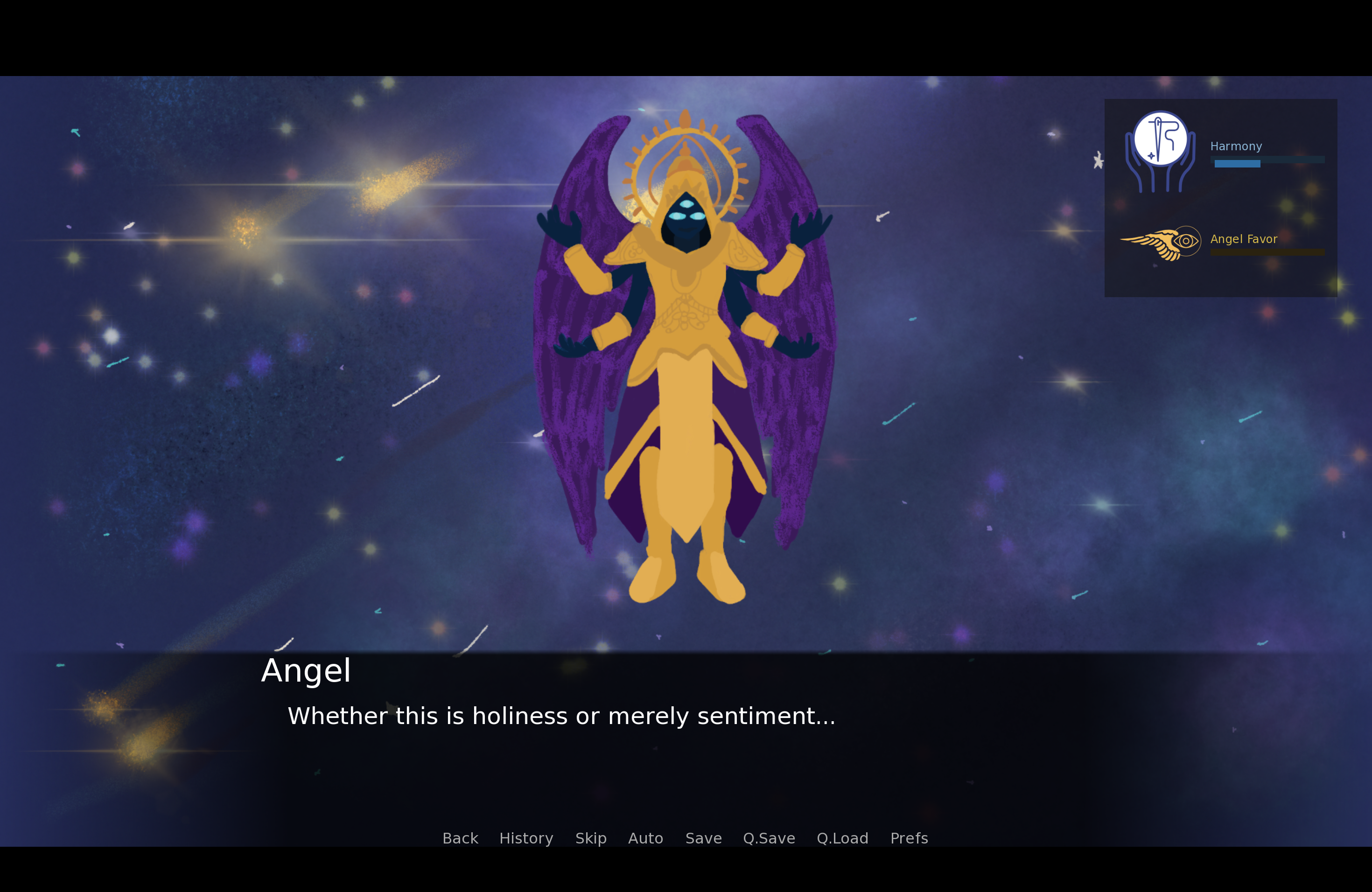Enable Skip mode in the quick menu

(591, 839)
